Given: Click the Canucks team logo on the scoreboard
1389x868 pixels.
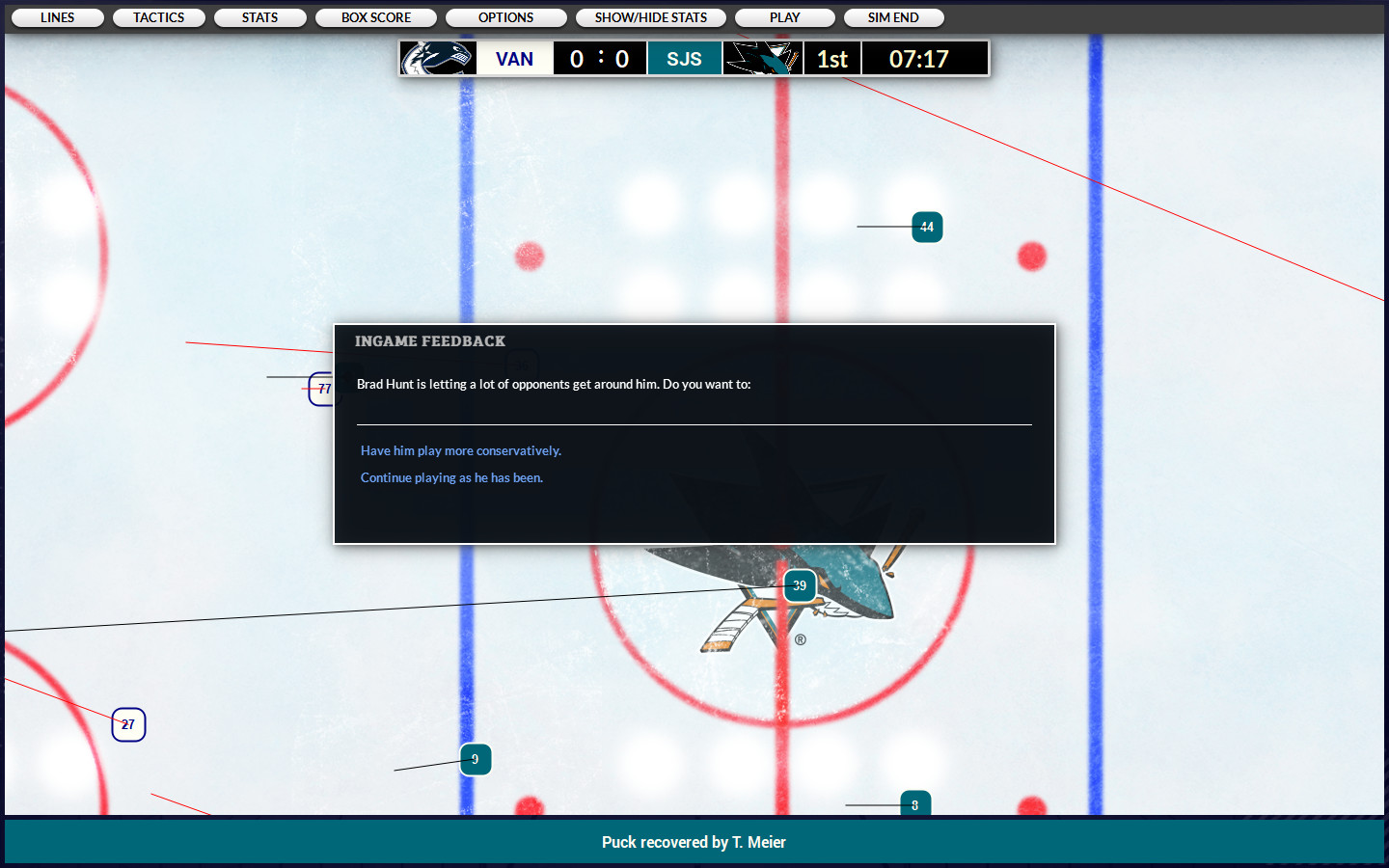Looking at the screenshot, I should tap(437, 58).
